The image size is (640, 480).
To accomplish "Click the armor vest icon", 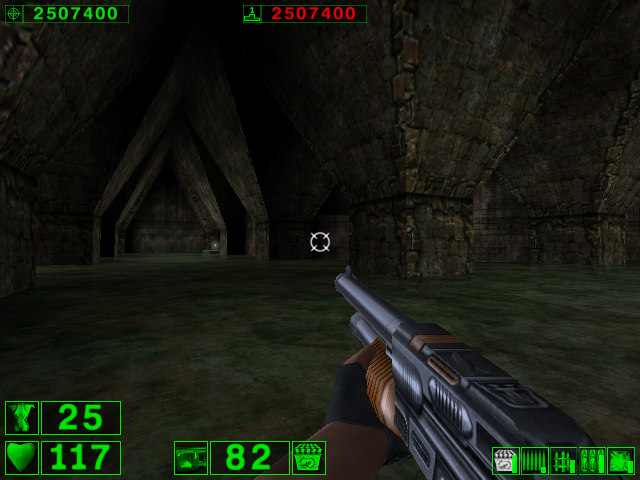I will pyautogui.click(x=22, y=418).
